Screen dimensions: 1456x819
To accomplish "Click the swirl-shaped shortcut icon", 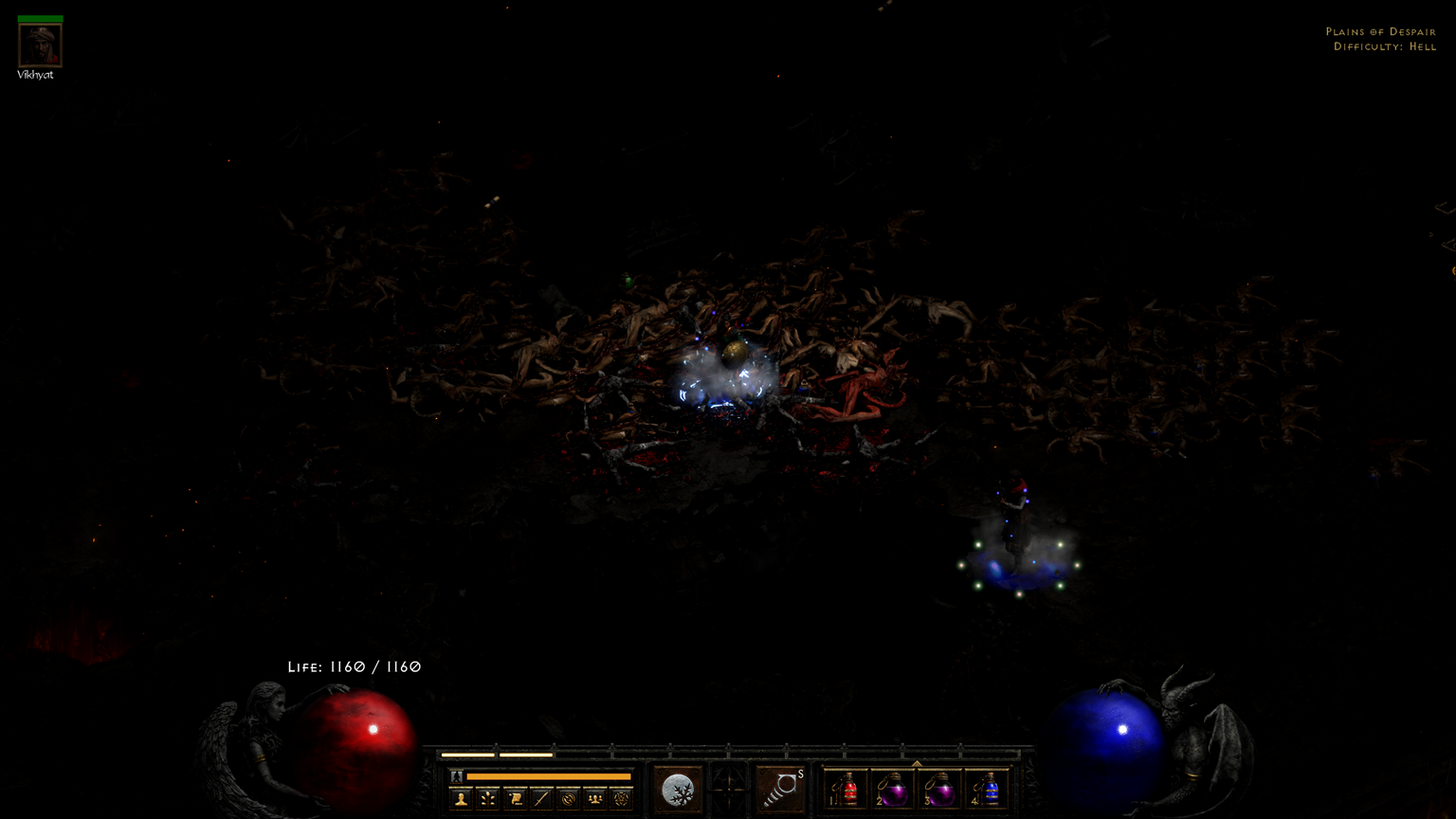I will 569,796.
